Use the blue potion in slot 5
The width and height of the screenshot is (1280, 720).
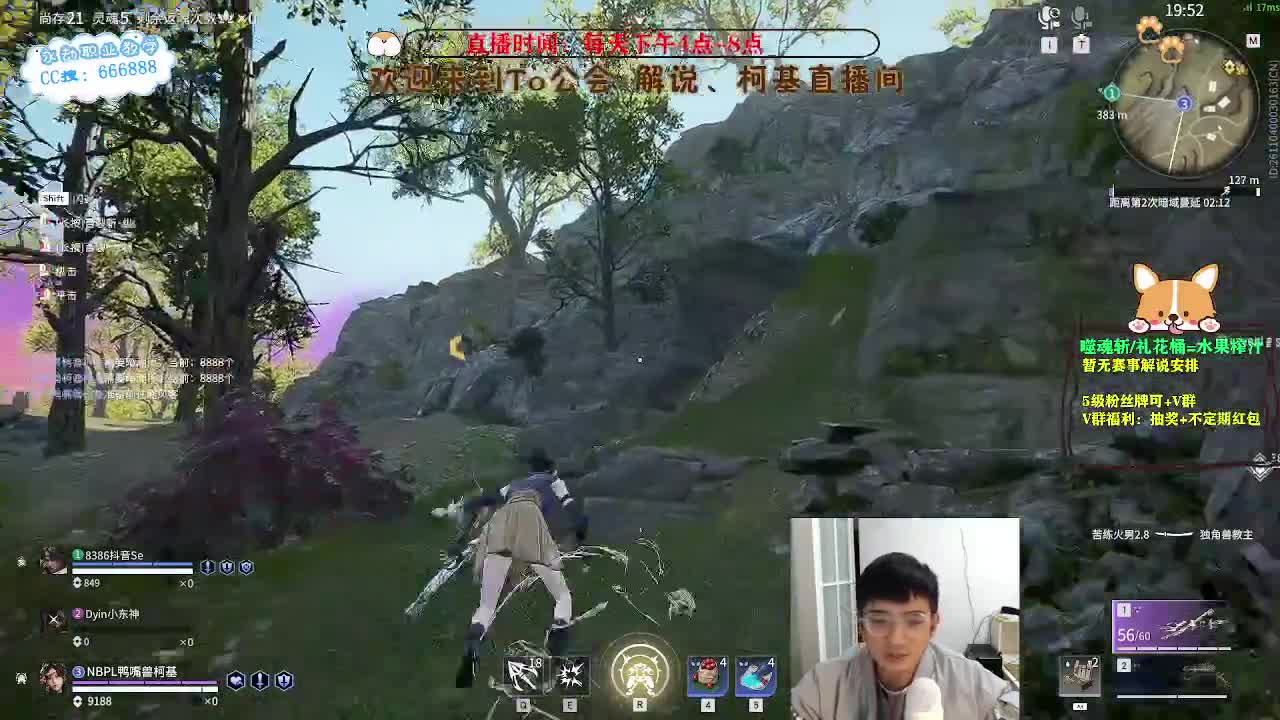(757, 675)
